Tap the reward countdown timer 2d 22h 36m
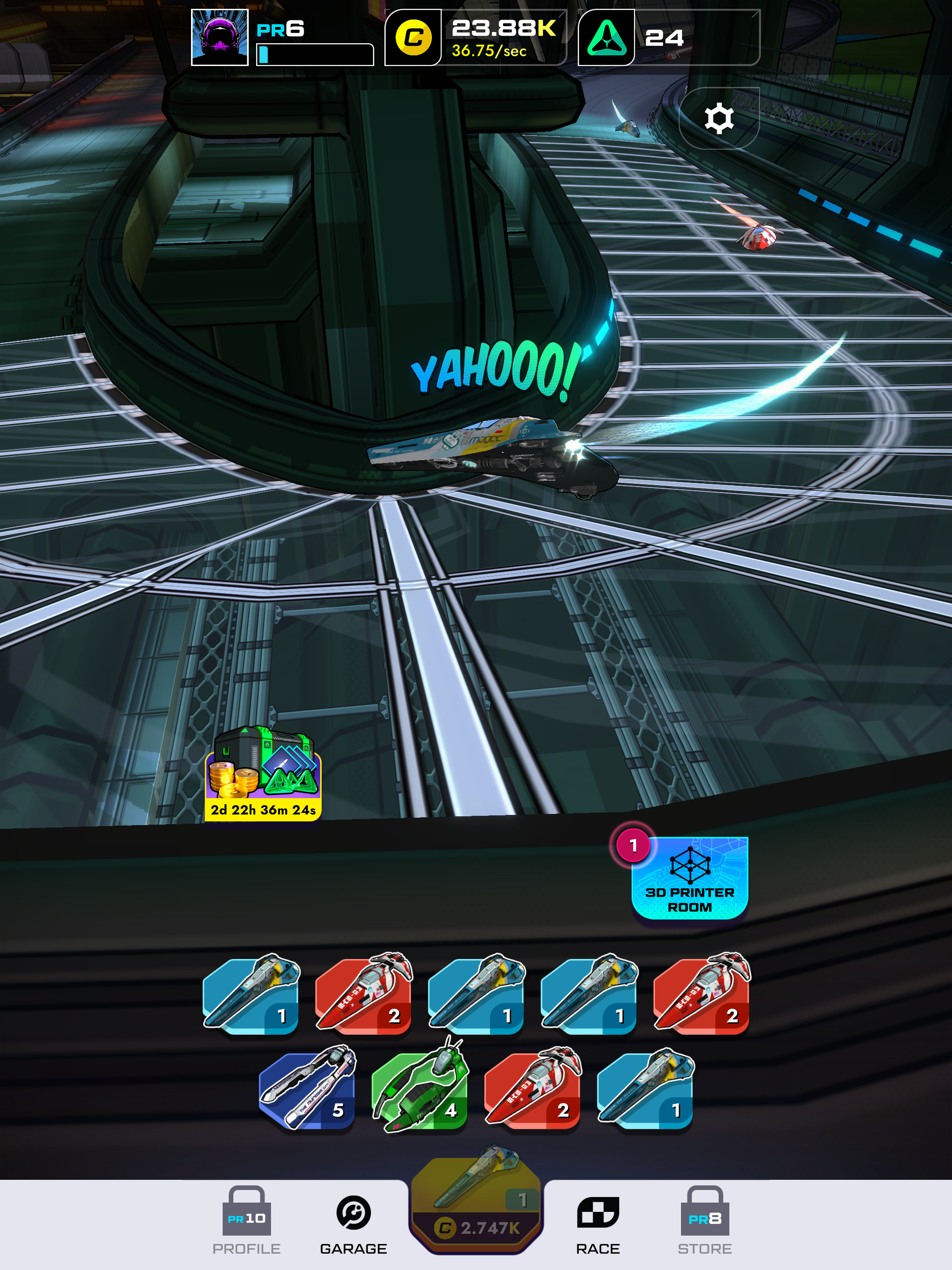952x1270 pixels. (264, 812)
